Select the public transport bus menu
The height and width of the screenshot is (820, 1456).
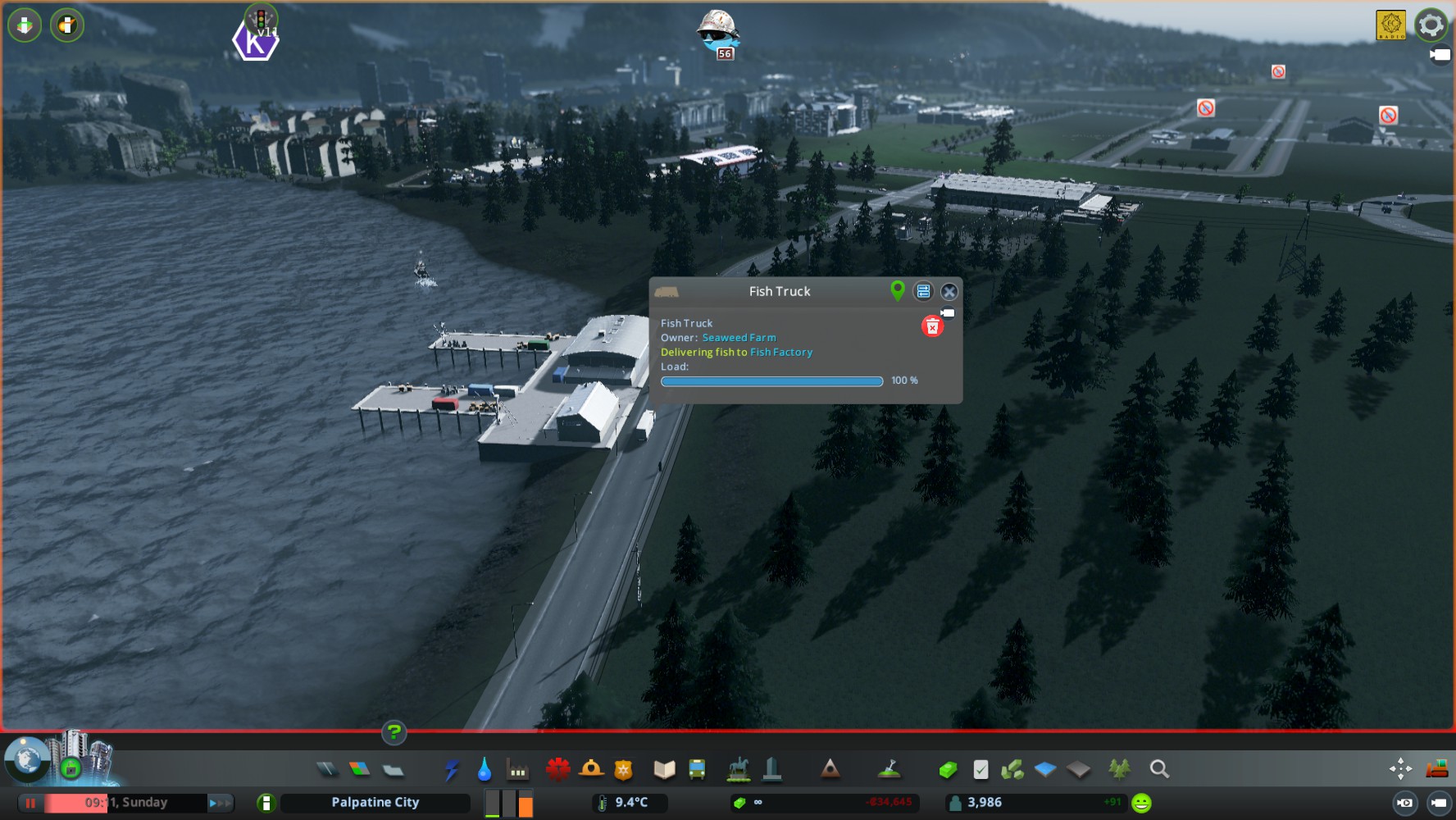click(x=697, y=769)
